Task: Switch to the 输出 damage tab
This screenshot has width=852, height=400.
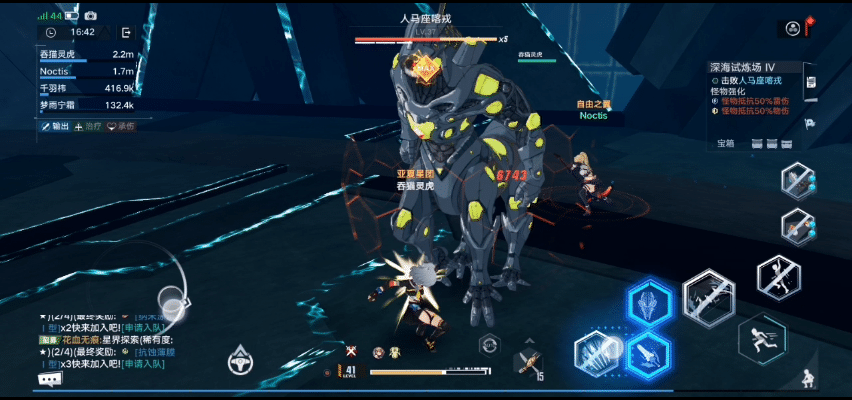Action: (x=56, y=126)
